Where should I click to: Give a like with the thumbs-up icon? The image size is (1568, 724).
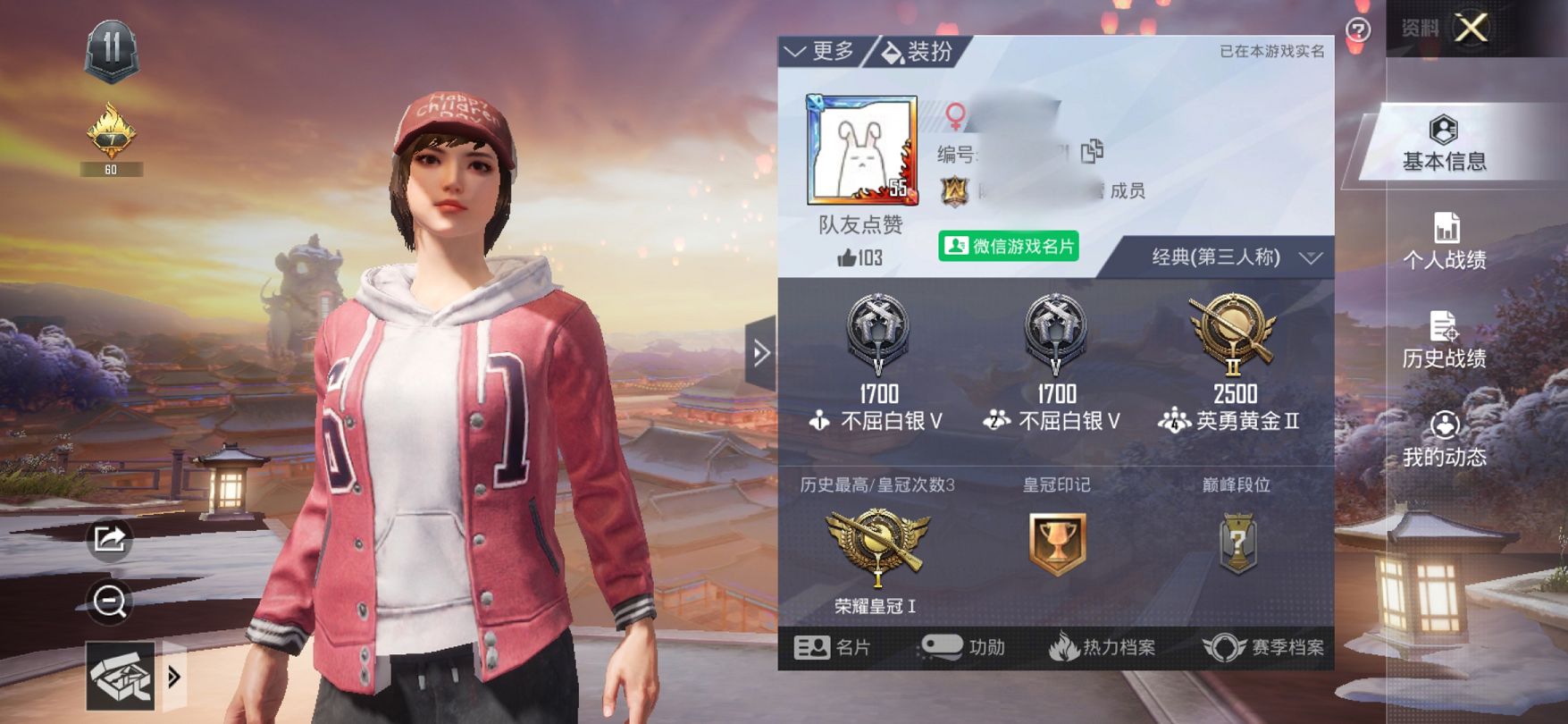click(x=847, y=258)
